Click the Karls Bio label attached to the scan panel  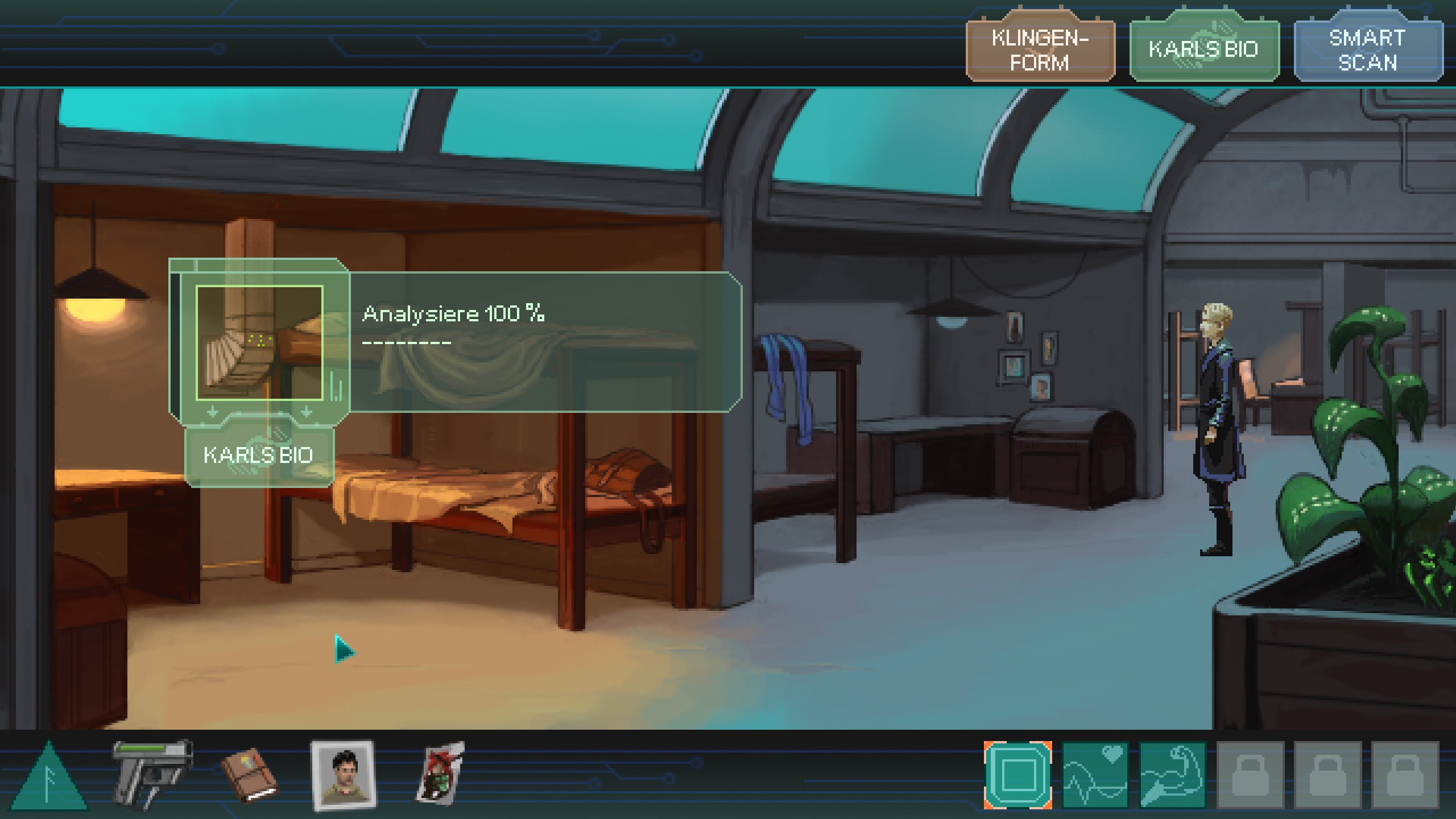259,455
